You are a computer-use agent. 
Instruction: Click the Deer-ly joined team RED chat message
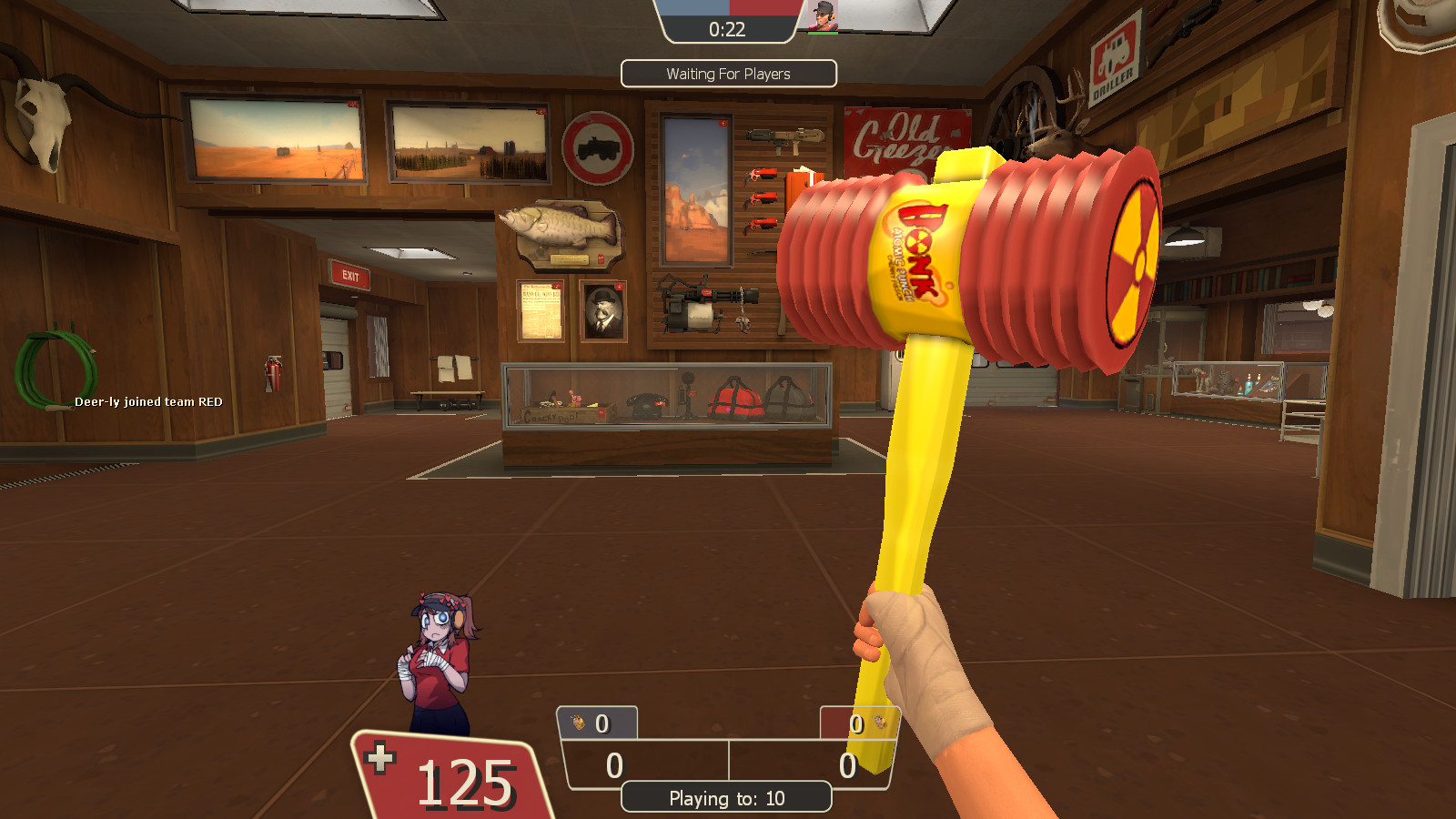(147, 400)
